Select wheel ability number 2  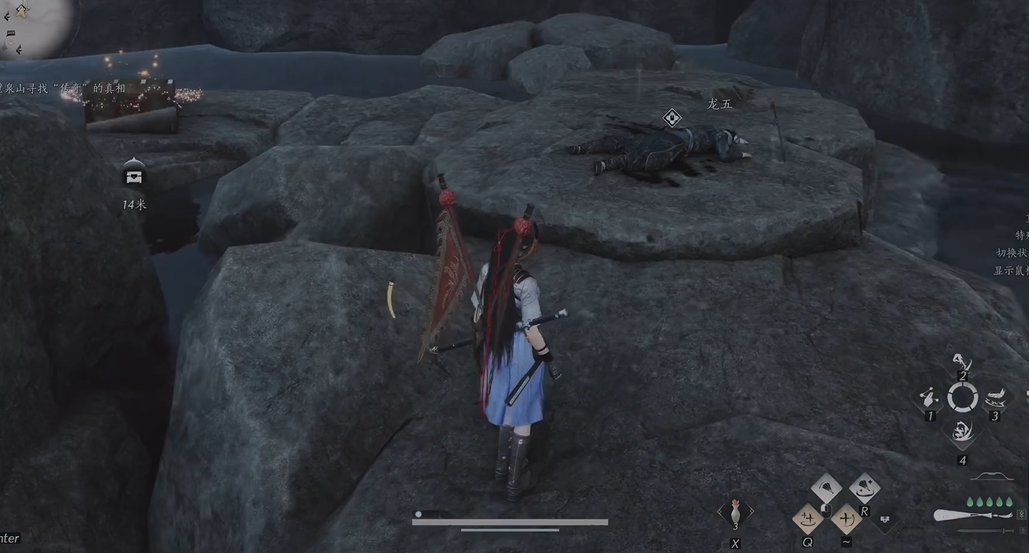point(962,364)
